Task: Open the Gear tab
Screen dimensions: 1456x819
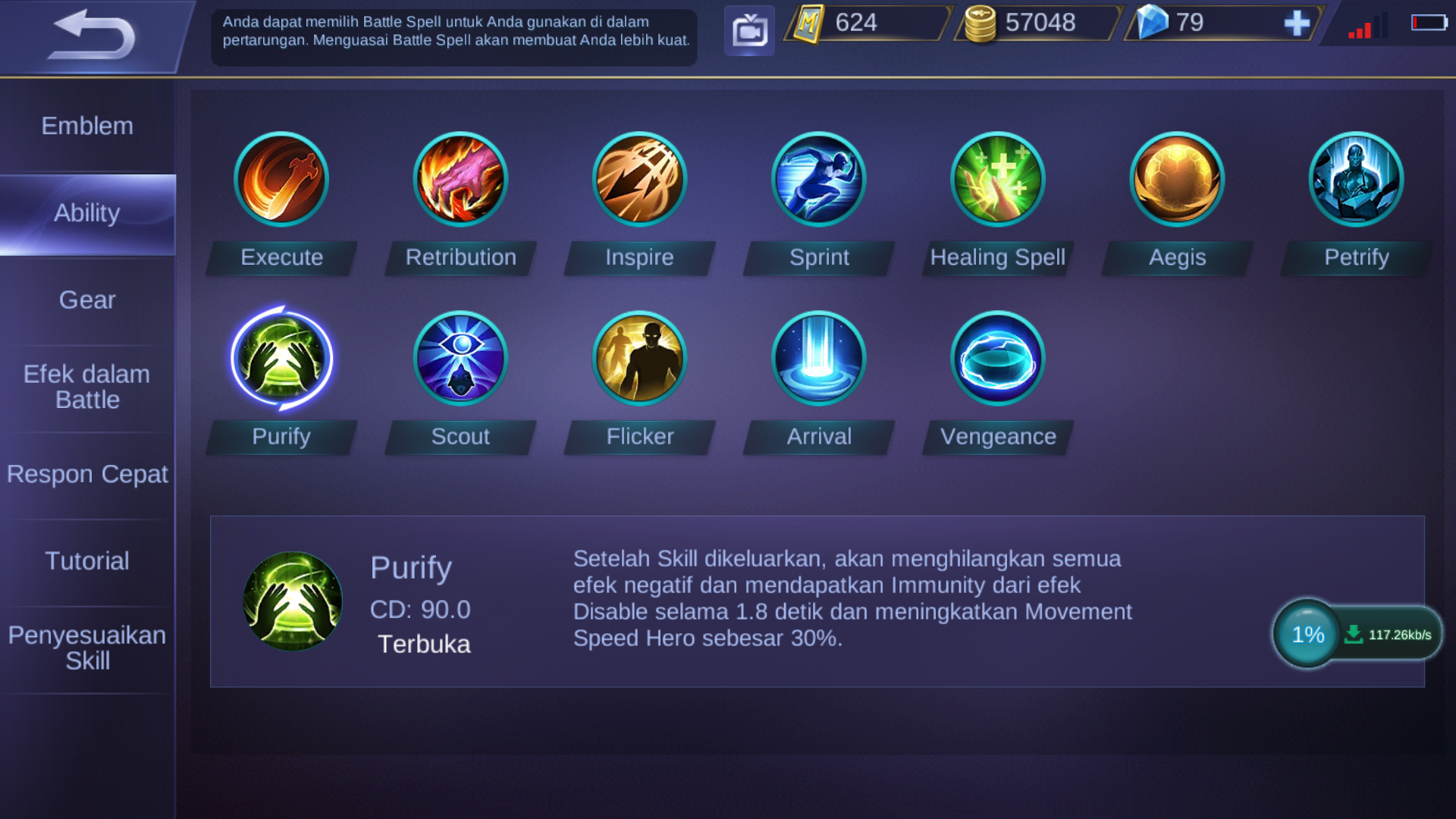Action: [87, 300]
